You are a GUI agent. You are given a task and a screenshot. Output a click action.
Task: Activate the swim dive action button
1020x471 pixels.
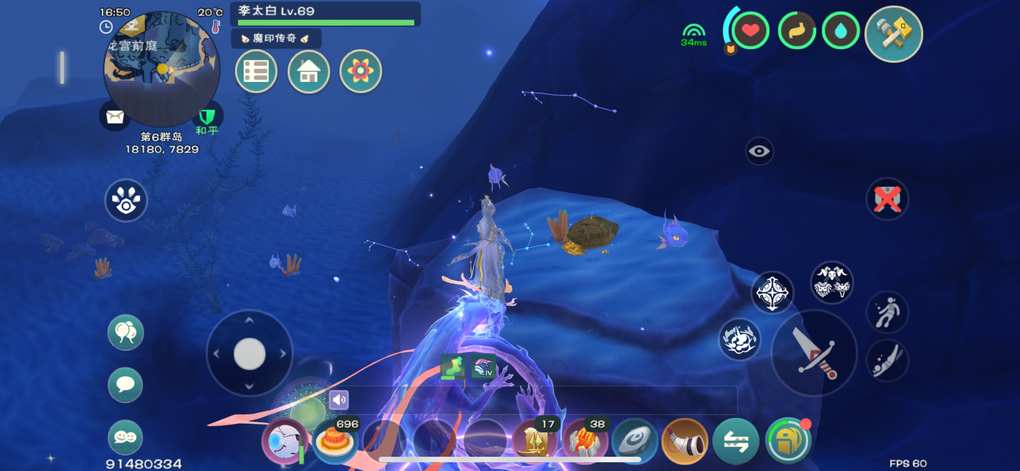click(886, 359)
